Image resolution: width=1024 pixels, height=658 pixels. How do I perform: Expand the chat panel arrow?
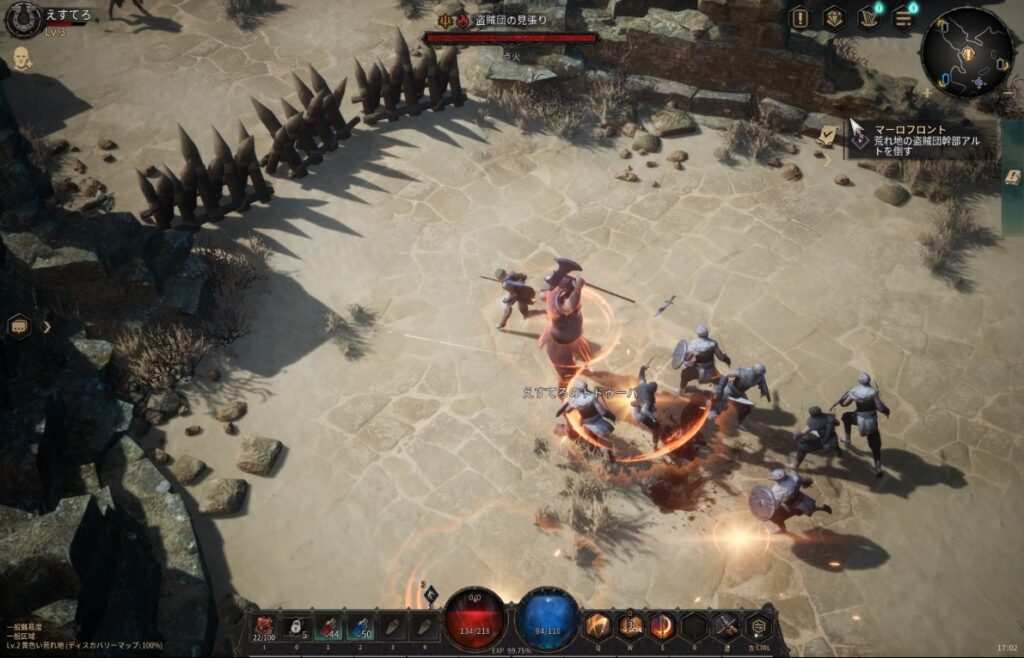tap(46, 326)
